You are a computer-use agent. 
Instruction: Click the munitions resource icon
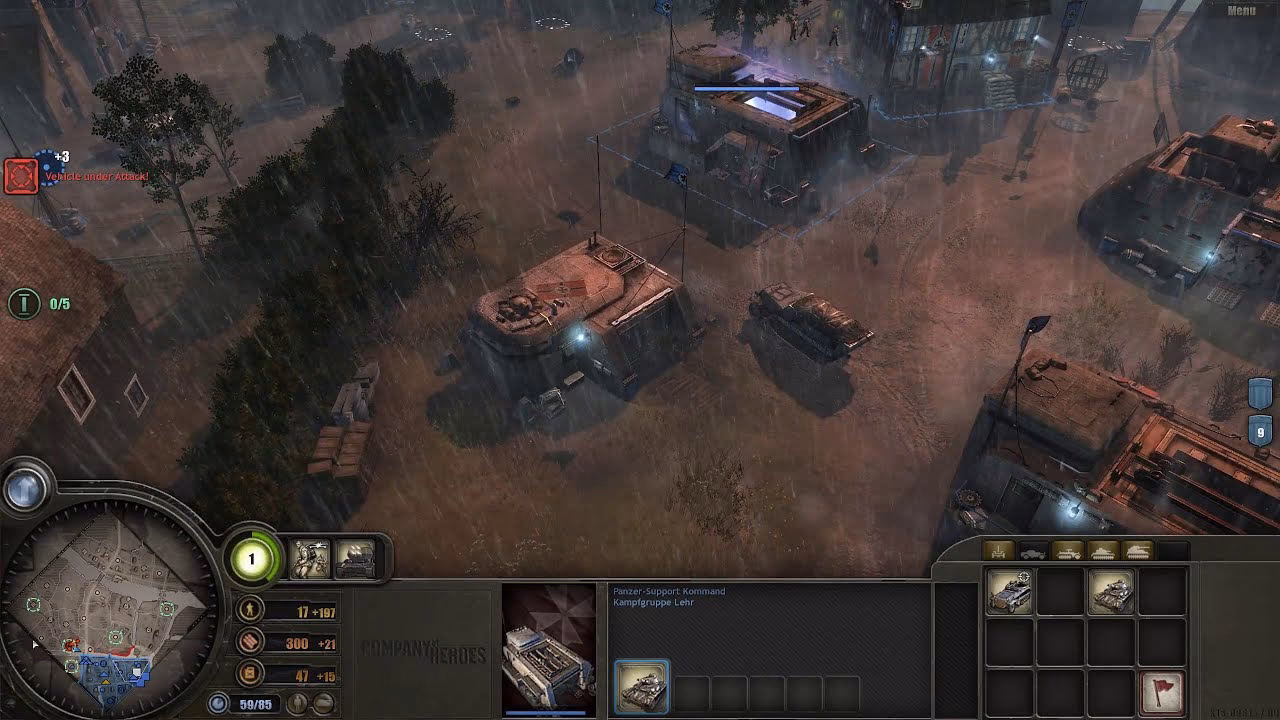coord(250,641)
